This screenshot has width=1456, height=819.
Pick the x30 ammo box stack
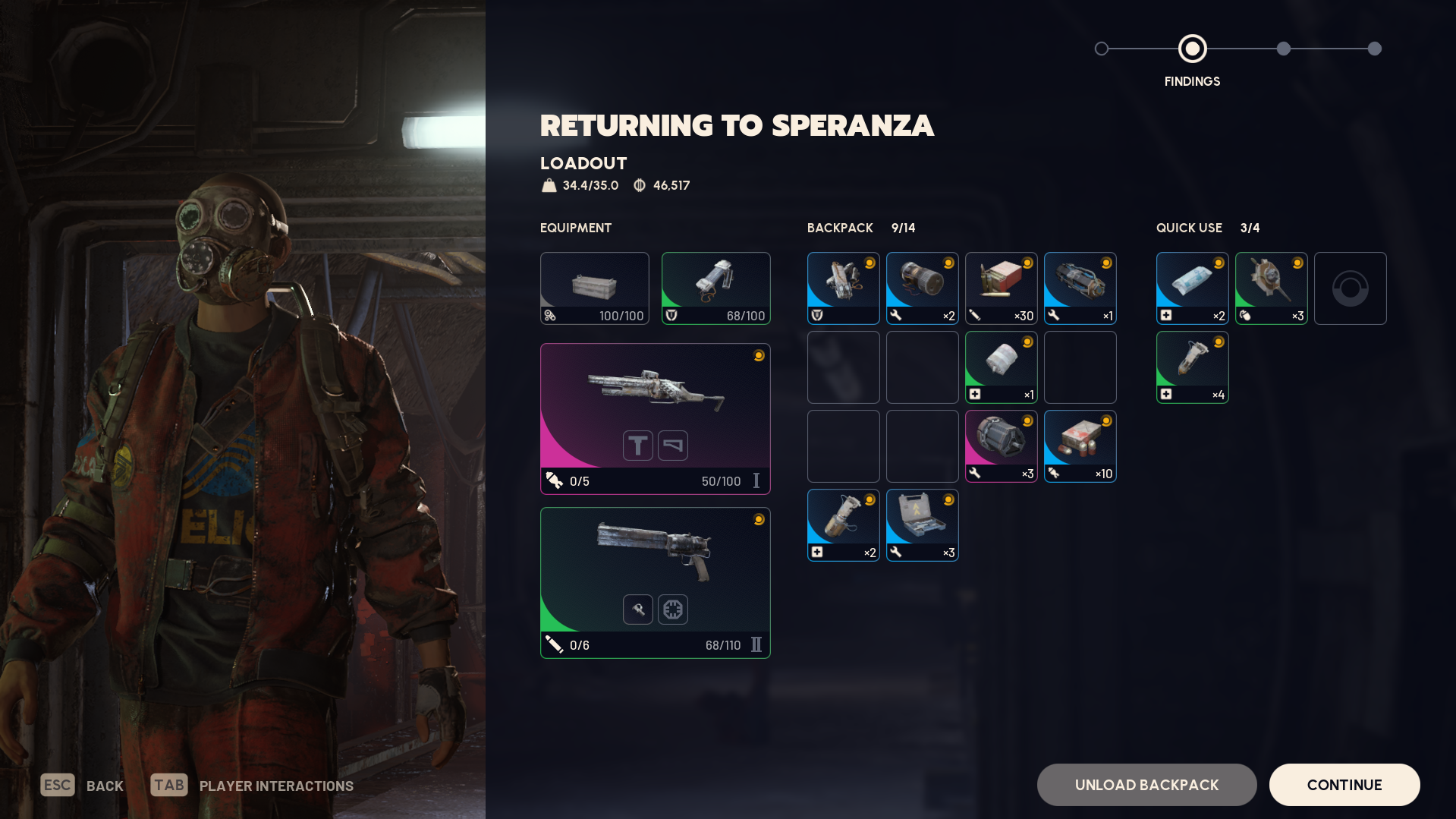(x=1001, y=288)
